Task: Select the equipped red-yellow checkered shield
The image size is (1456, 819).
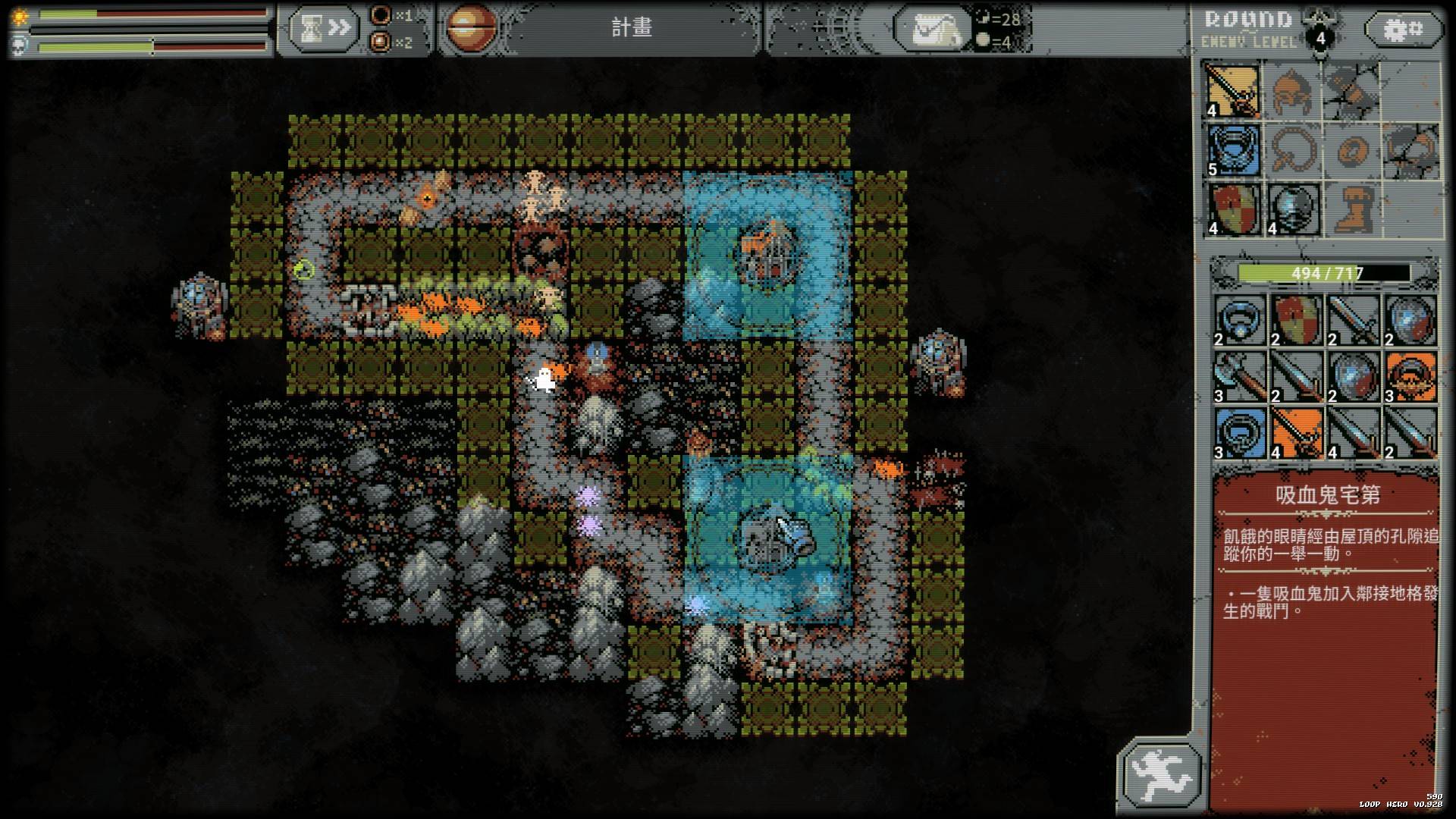Action: click(1233, 209)
